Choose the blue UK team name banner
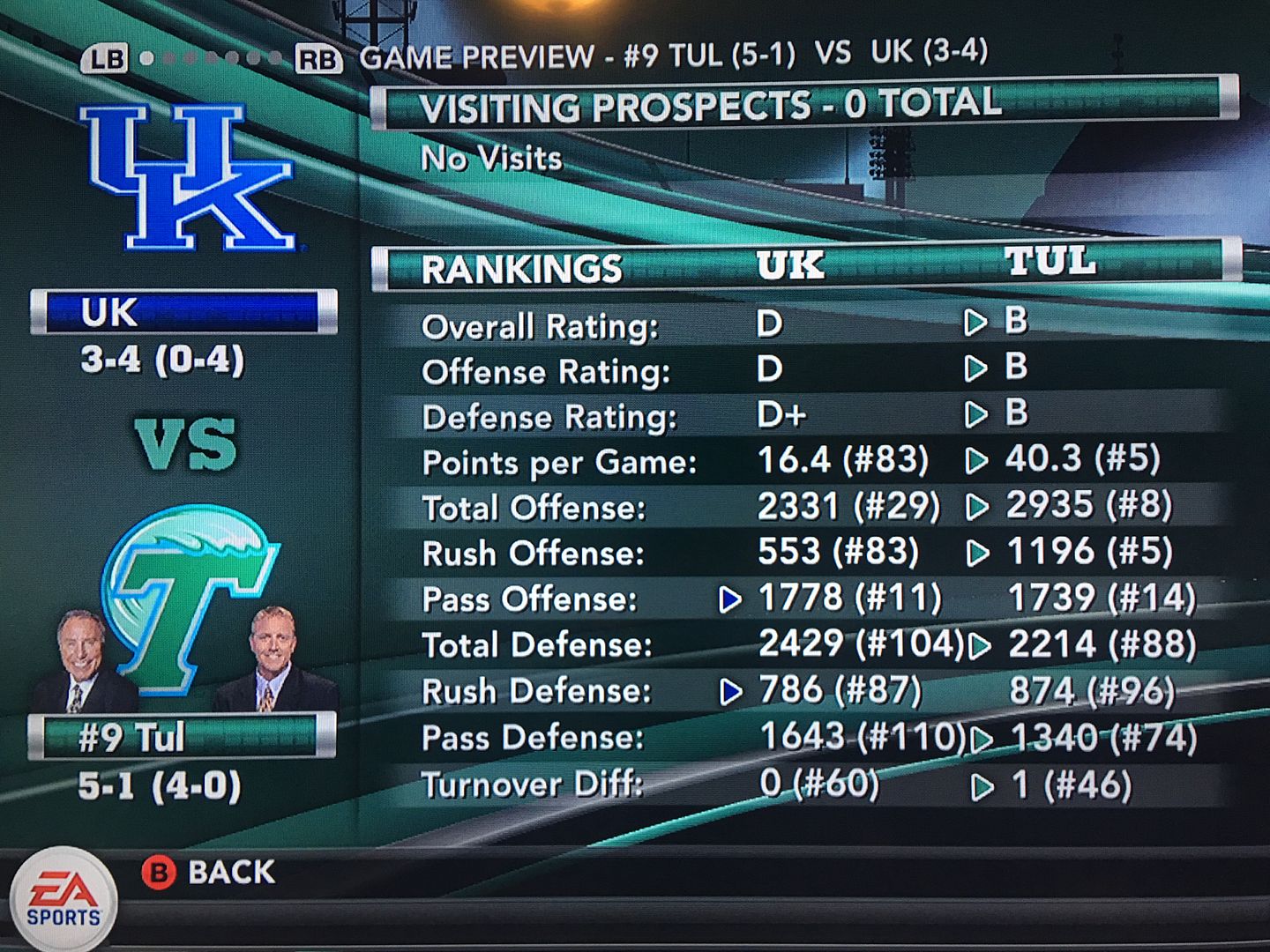 coord(183,312)
